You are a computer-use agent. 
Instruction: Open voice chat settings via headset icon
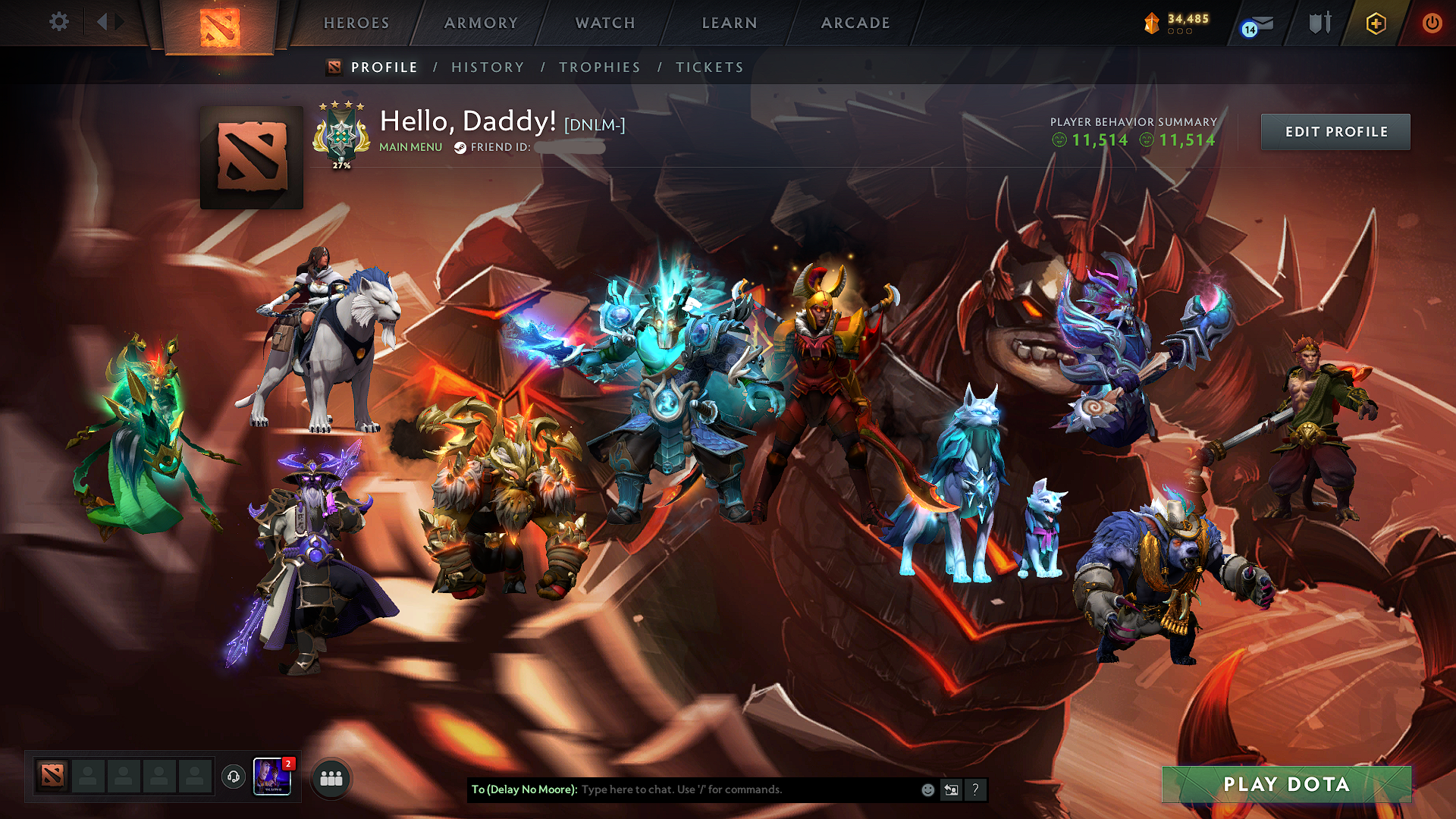coord(234,777)
